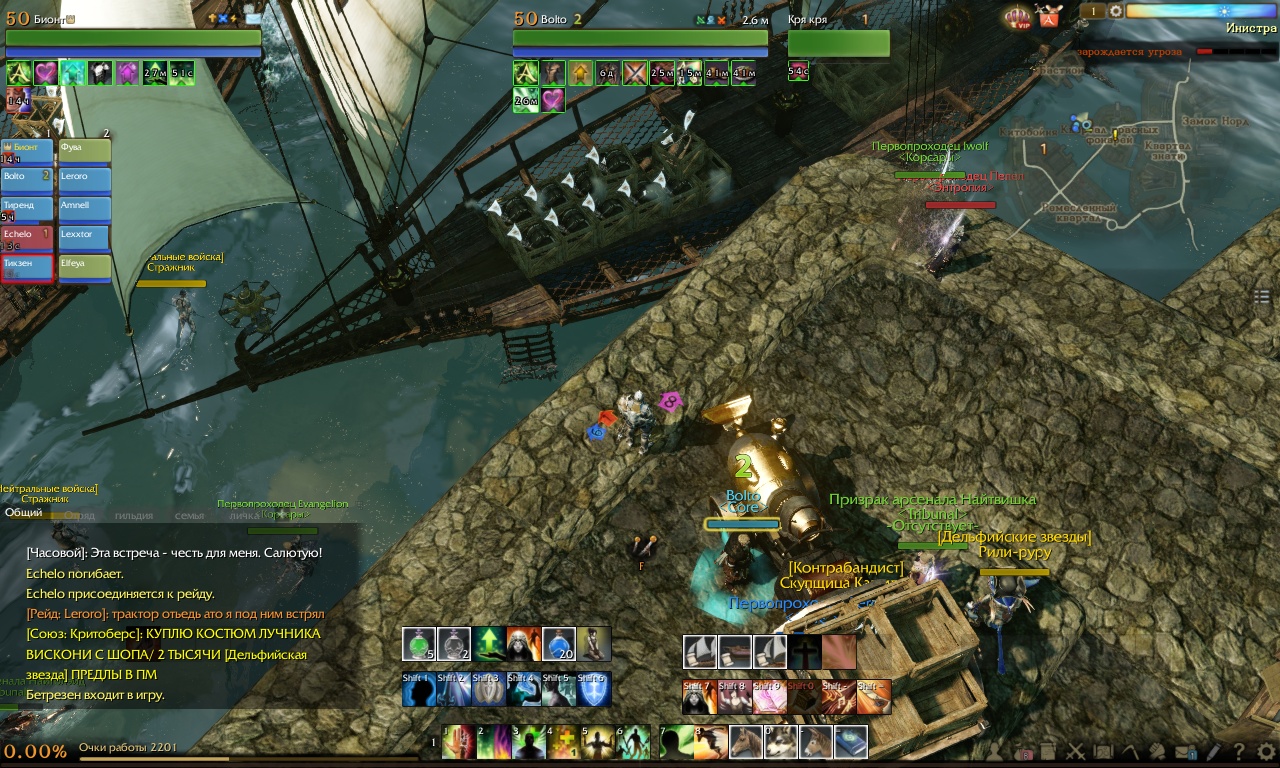
Task: Select raid member Echelo in raid frame
Action: (27, 237)
